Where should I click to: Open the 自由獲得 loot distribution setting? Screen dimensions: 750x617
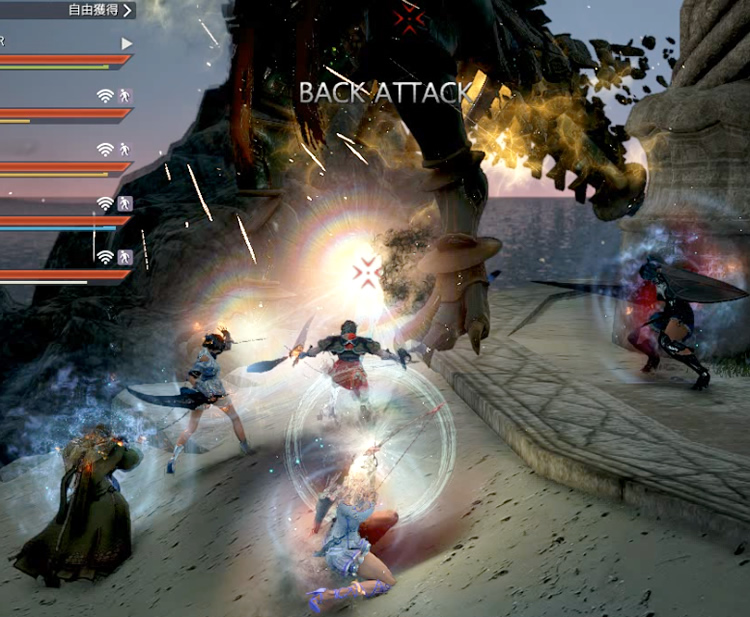[x=98, y=10]
